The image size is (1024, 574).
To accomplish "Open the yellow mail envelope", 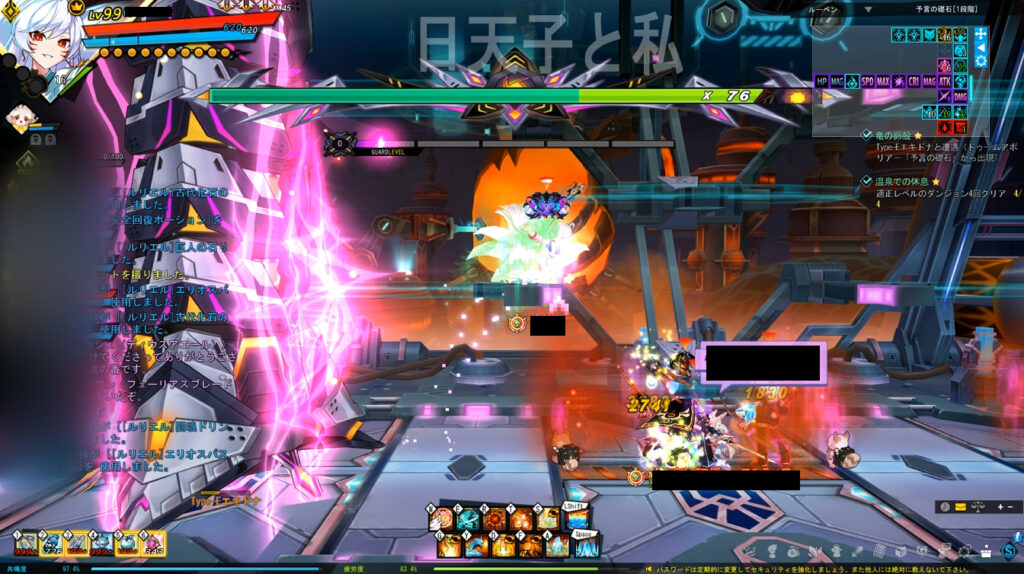I will 961,507.
